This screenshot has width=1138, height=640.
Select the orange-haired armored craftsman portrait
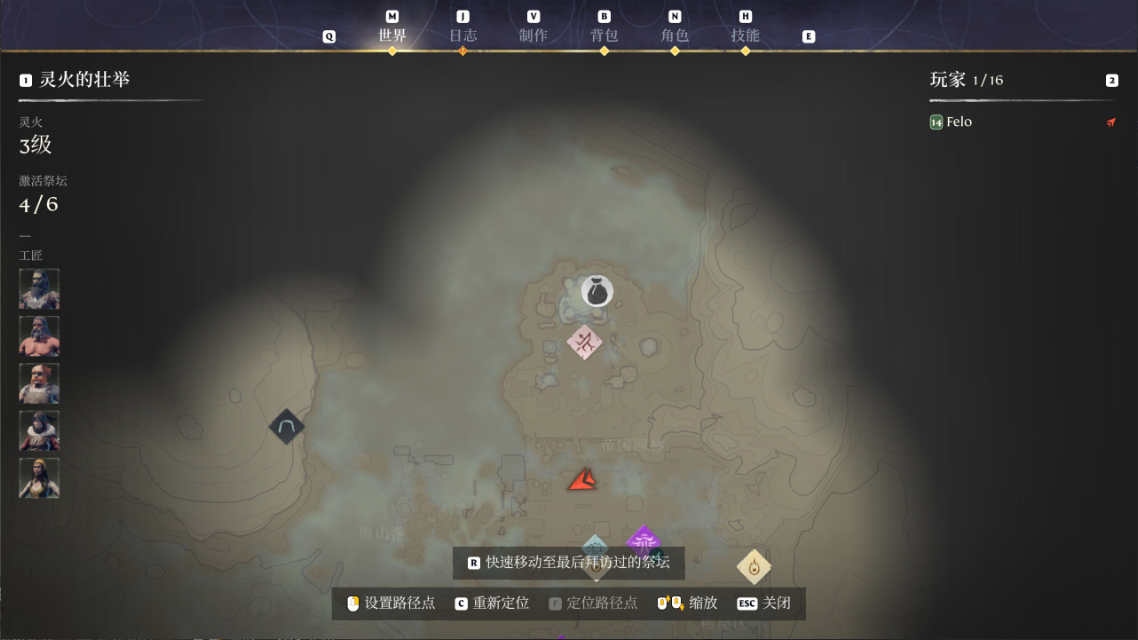pyautogui.click(x=39, y=383)
